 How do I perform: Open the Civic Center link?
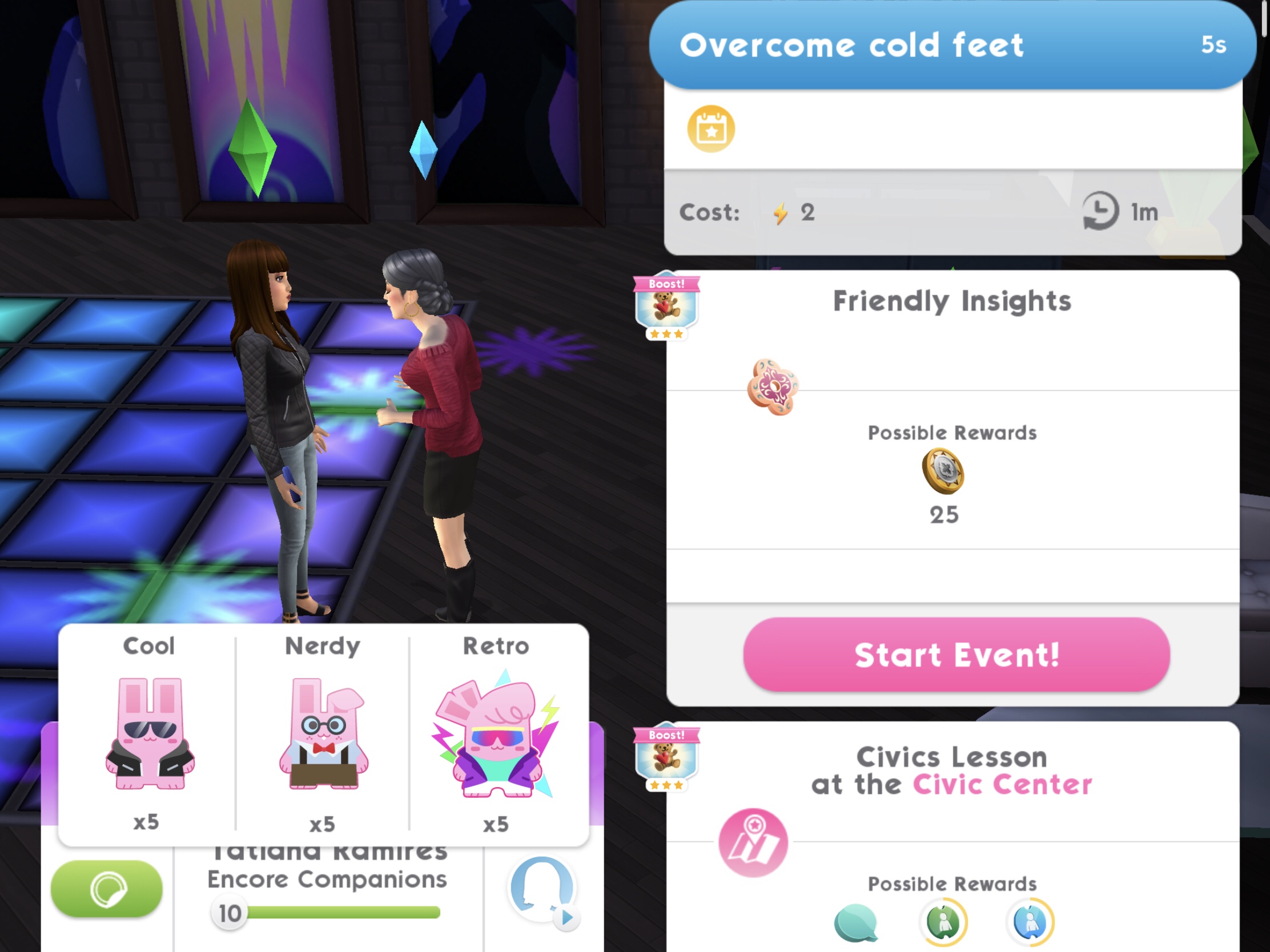tap(1002, 784)
